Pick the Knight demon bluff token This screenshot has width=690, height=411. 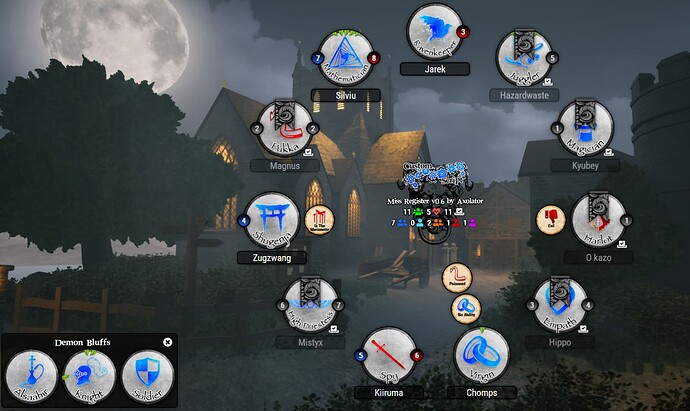pos(88,377)
